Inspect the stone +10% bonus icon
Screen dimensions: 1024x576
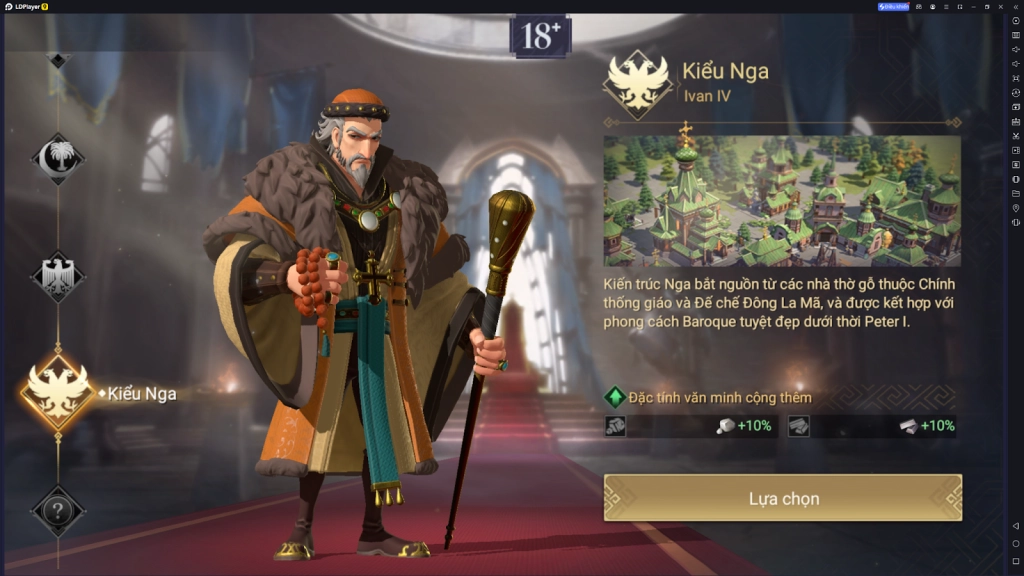pos(727,426)
